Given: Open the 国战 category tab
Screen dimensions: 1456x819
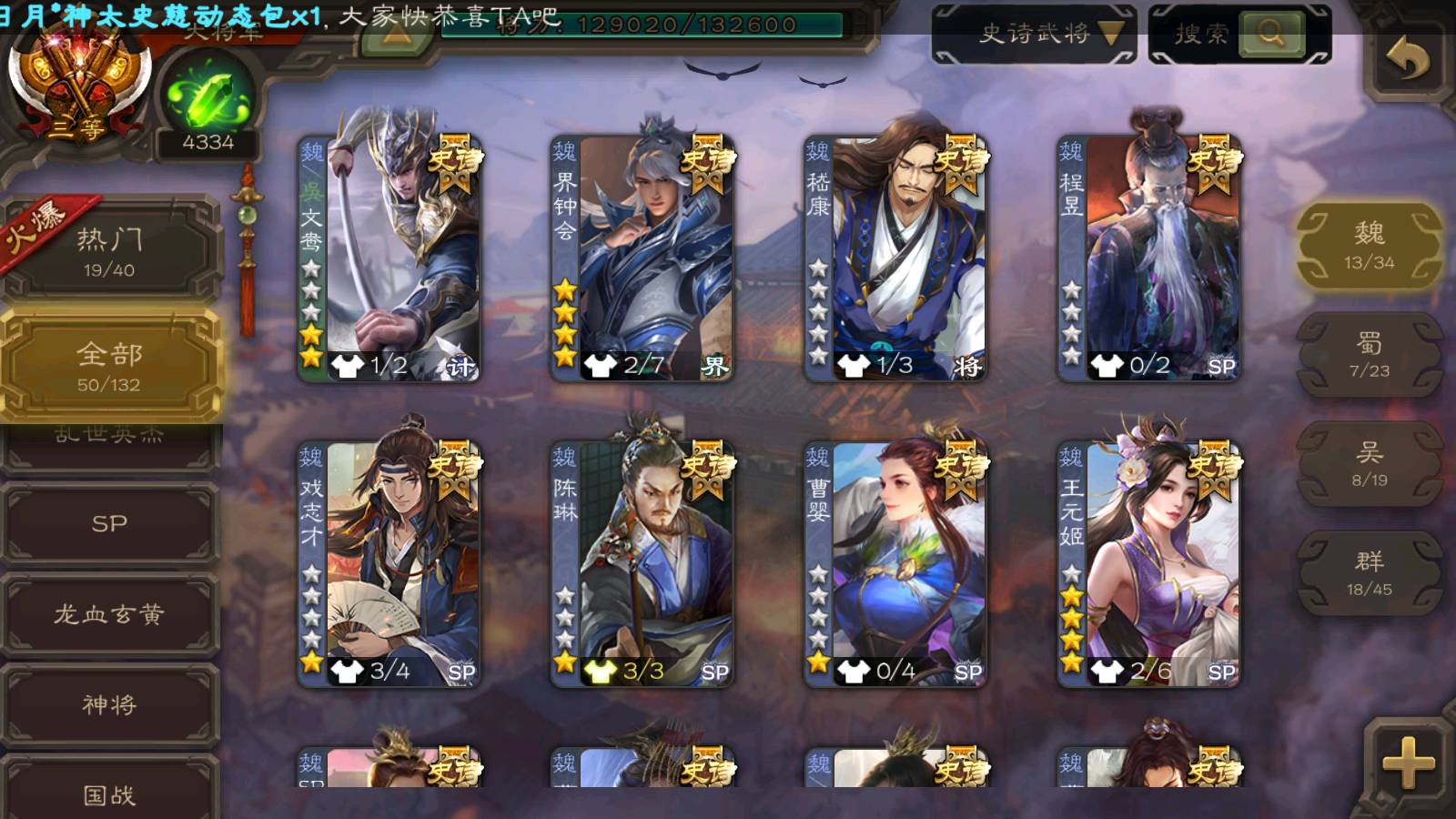Looking at the screenshot, I should pos(109,794).
